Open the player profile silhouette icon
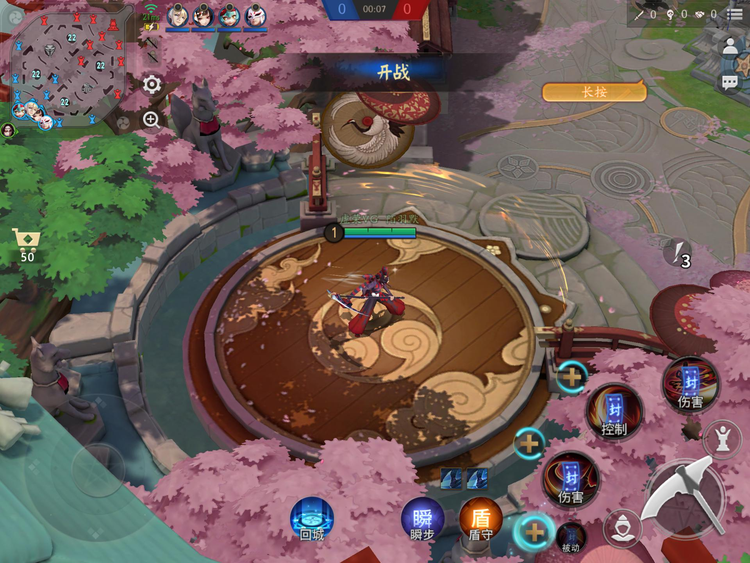 tap(731, 48)
